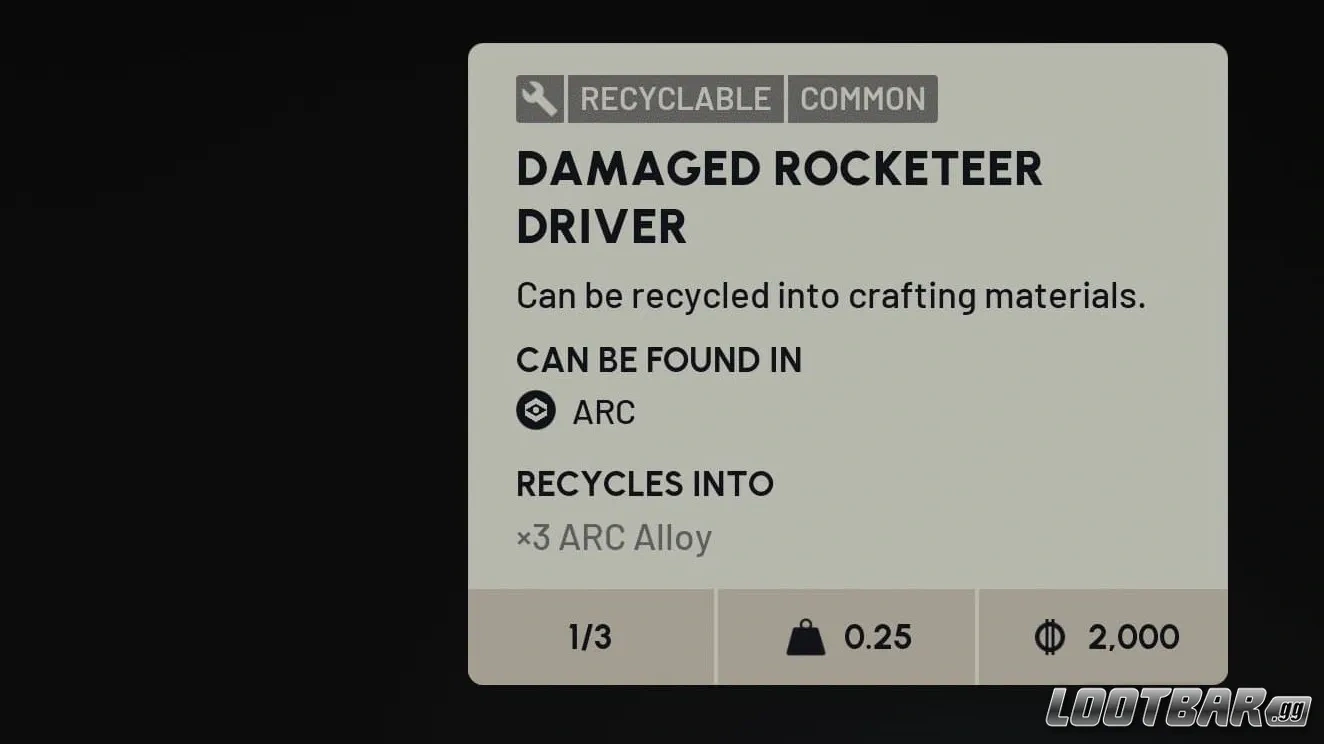This screenshot has height=744, width=1324.
Task: Toggle the recyclable status indicator
Action: click(538, 98)
